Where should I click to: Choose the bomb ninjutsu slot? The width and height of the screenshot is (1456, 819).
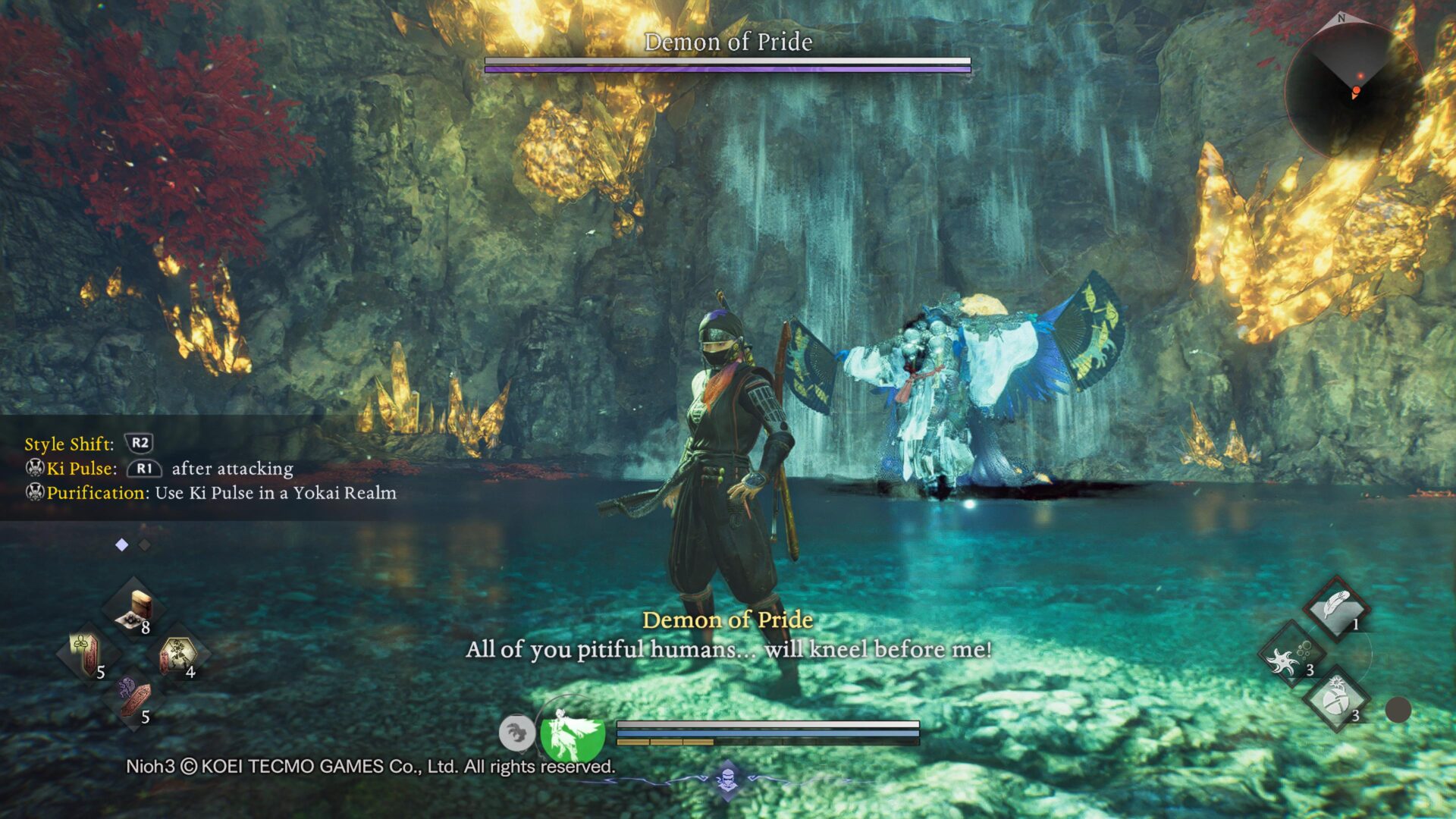tap(1336, 700)
